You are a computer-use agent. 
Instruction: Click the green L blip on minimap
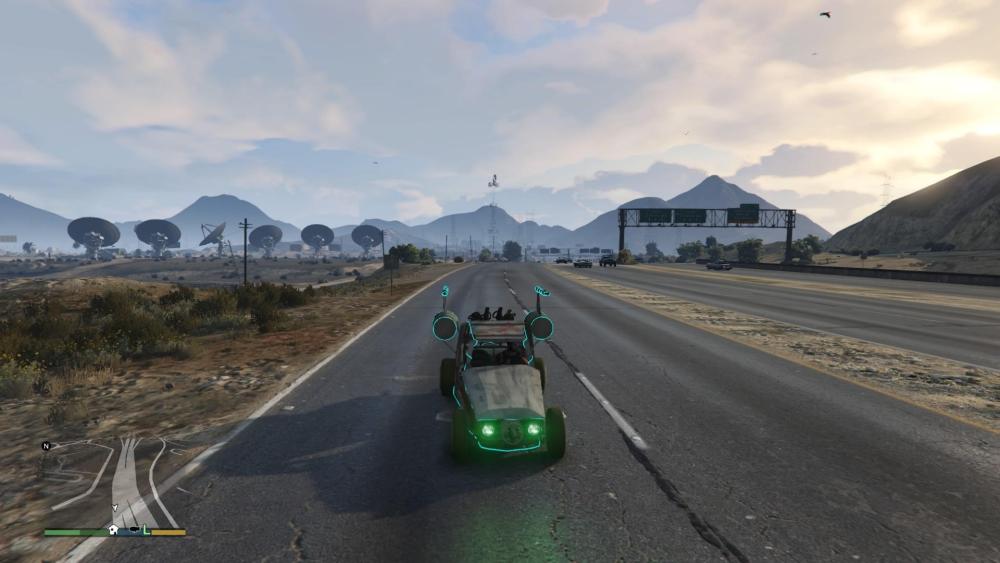(146, 530)
